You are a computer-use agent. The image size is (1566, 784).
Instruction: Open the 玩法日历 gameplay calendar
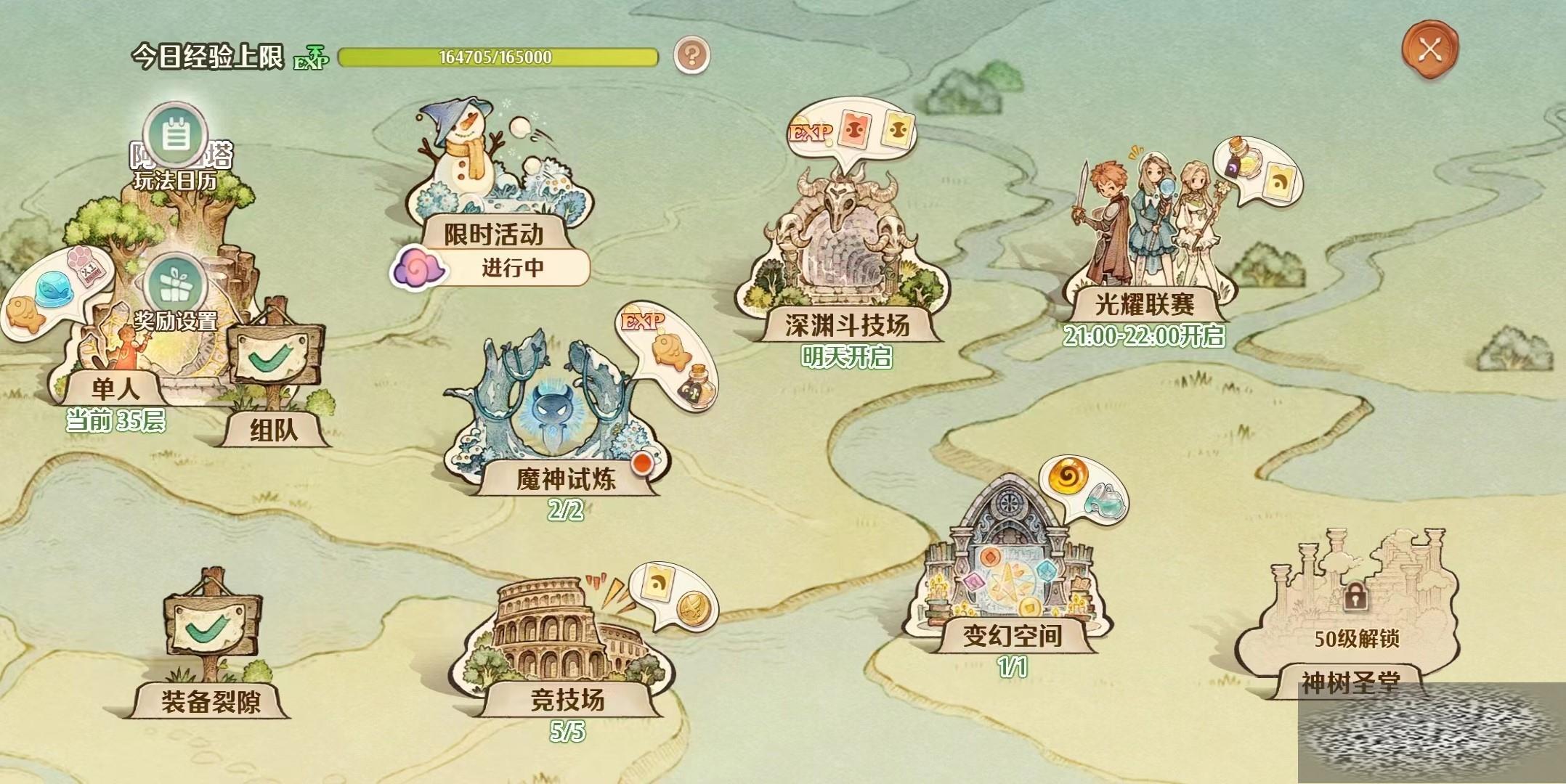[175, 137]
